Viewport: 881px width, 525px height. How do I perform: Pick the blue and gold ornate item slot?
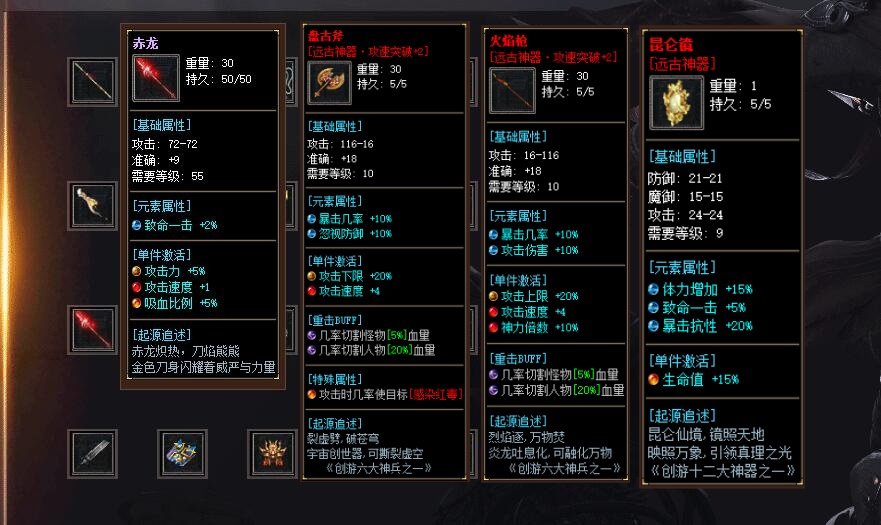182,453
